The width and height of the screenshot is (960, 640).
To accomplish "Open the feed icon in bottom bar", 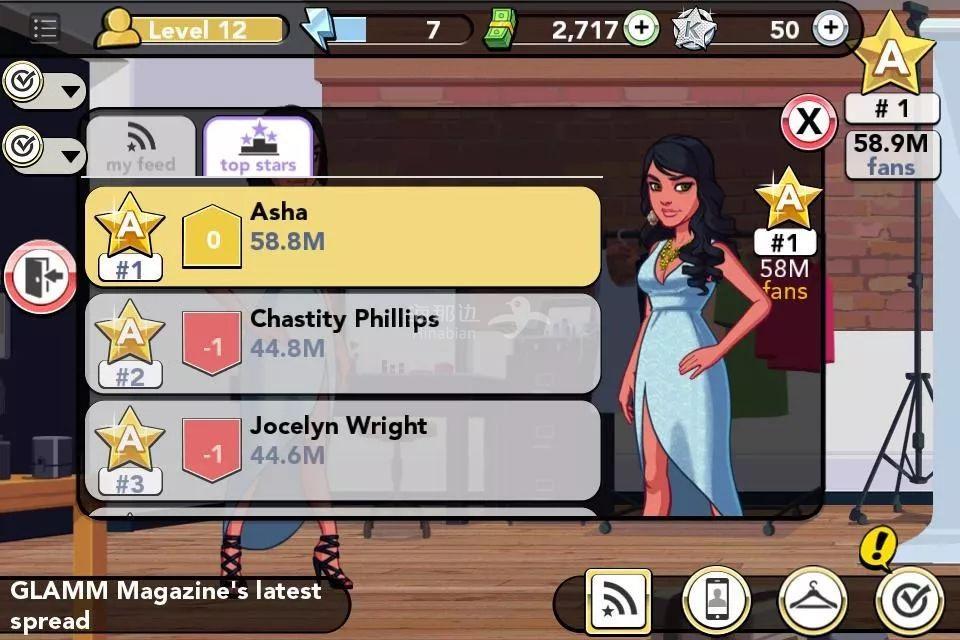I will [618, 602].
